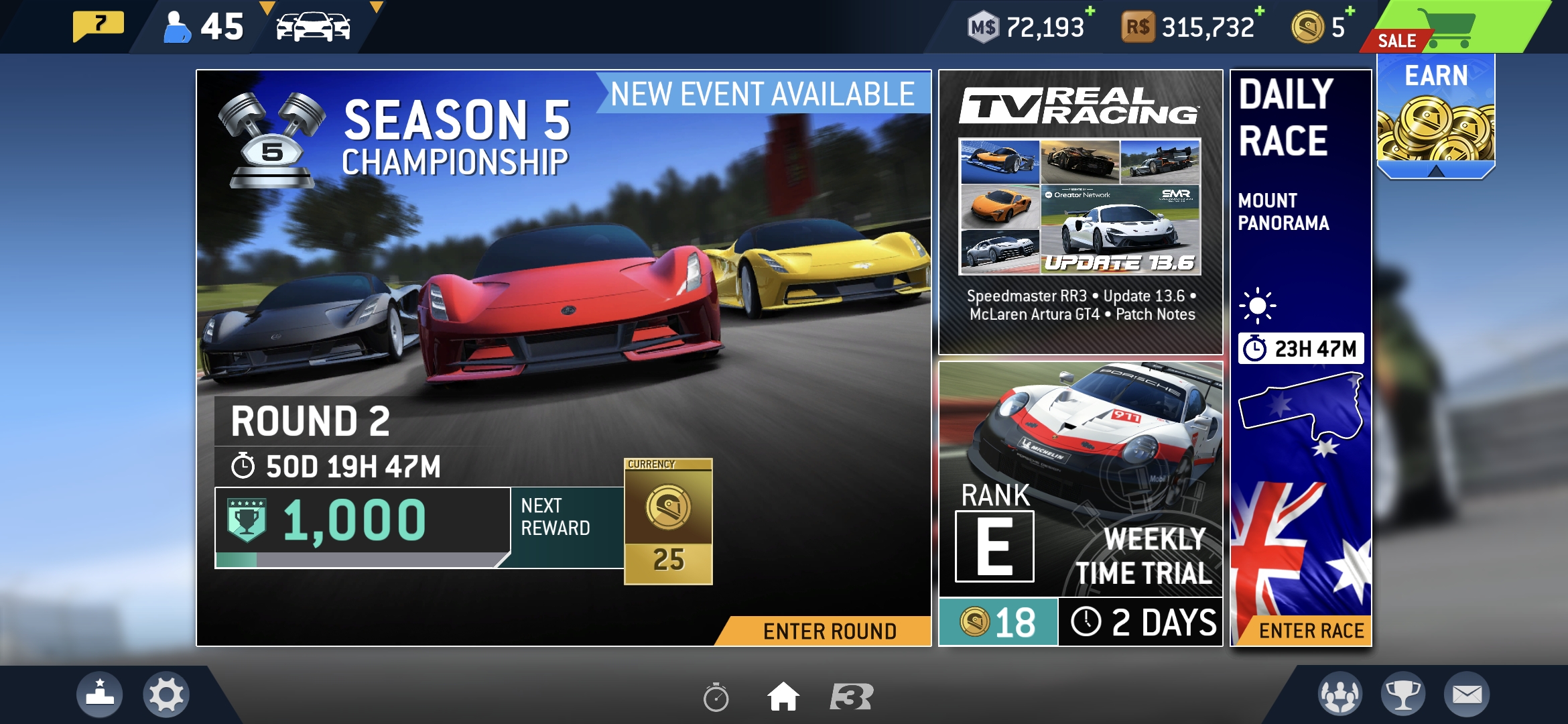1568x724 pixels.
Task: Open the Real Racing 3 logo tab
Action: 852,697
